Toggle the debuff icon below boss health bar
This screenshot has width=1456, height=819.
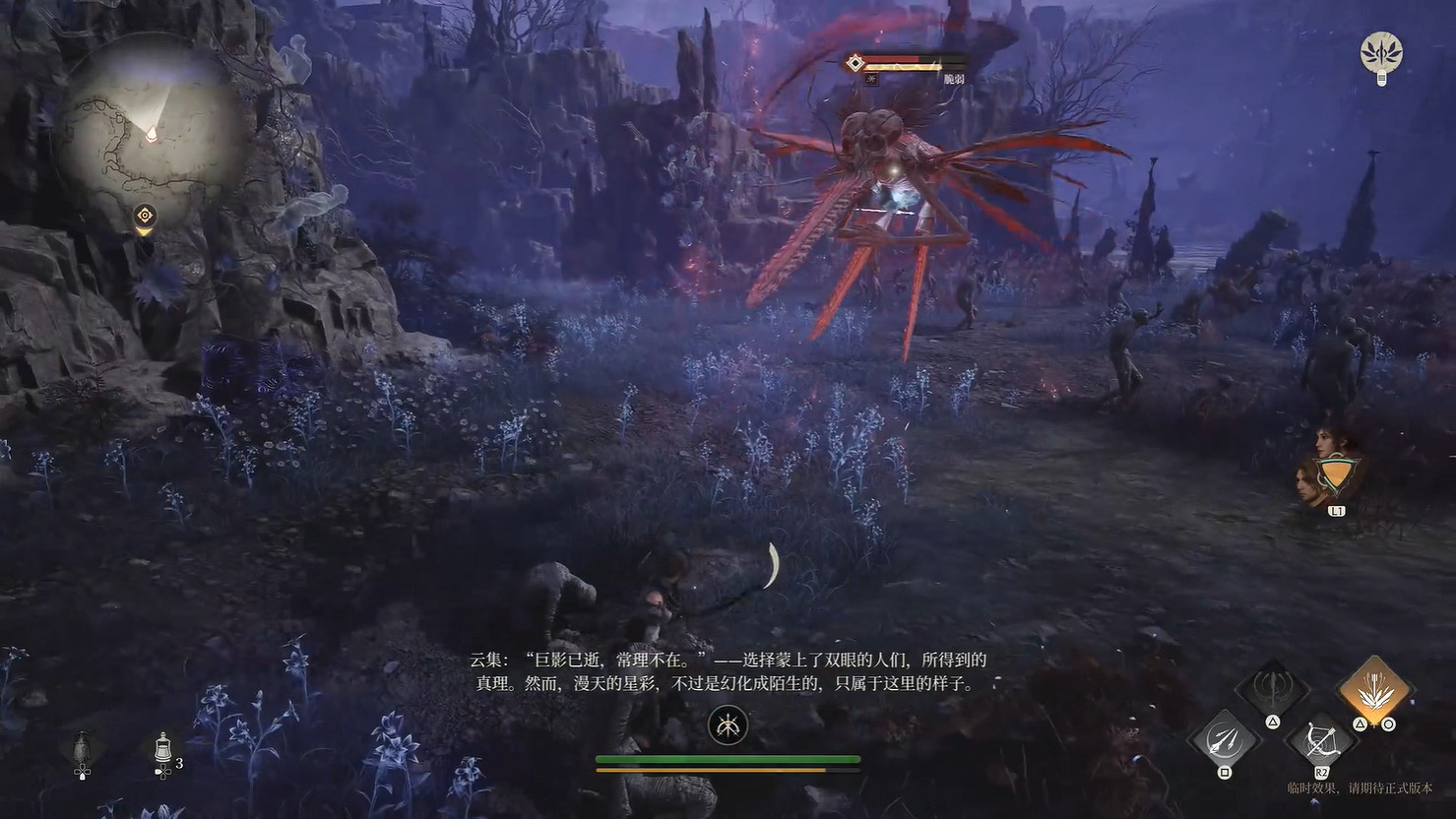[x=871, y=80]
